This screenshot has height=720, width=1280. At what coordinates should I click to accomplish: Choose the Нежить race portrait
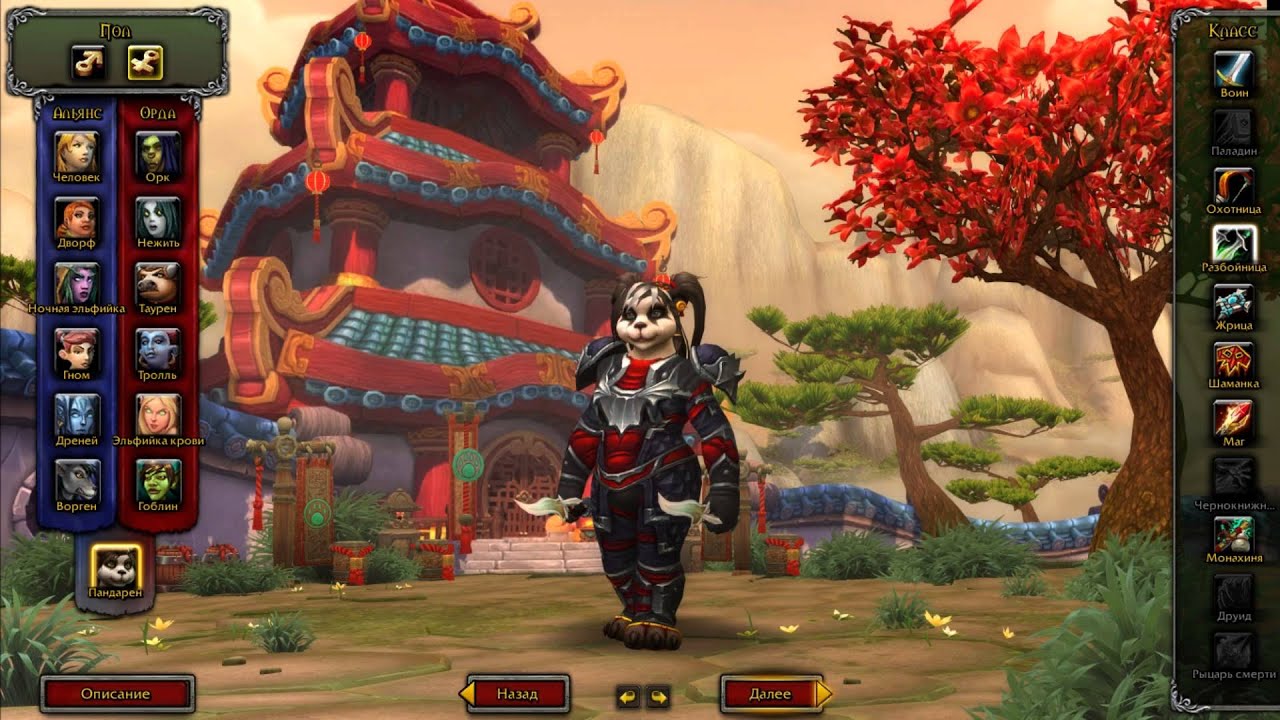158,217
